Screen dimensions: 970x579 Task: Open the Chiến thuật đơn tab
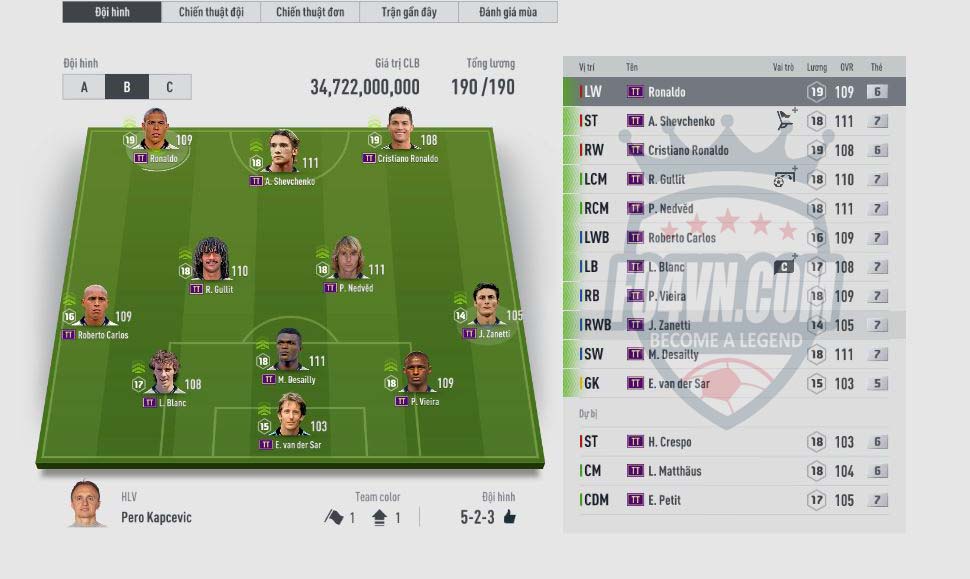309,12
